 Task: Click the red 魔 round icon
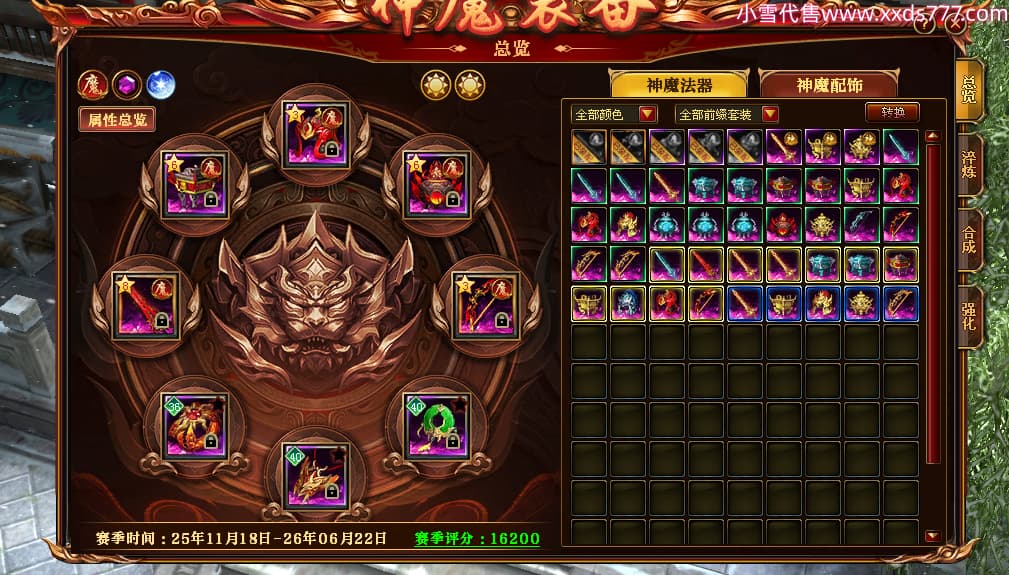(x=93, y=85)
